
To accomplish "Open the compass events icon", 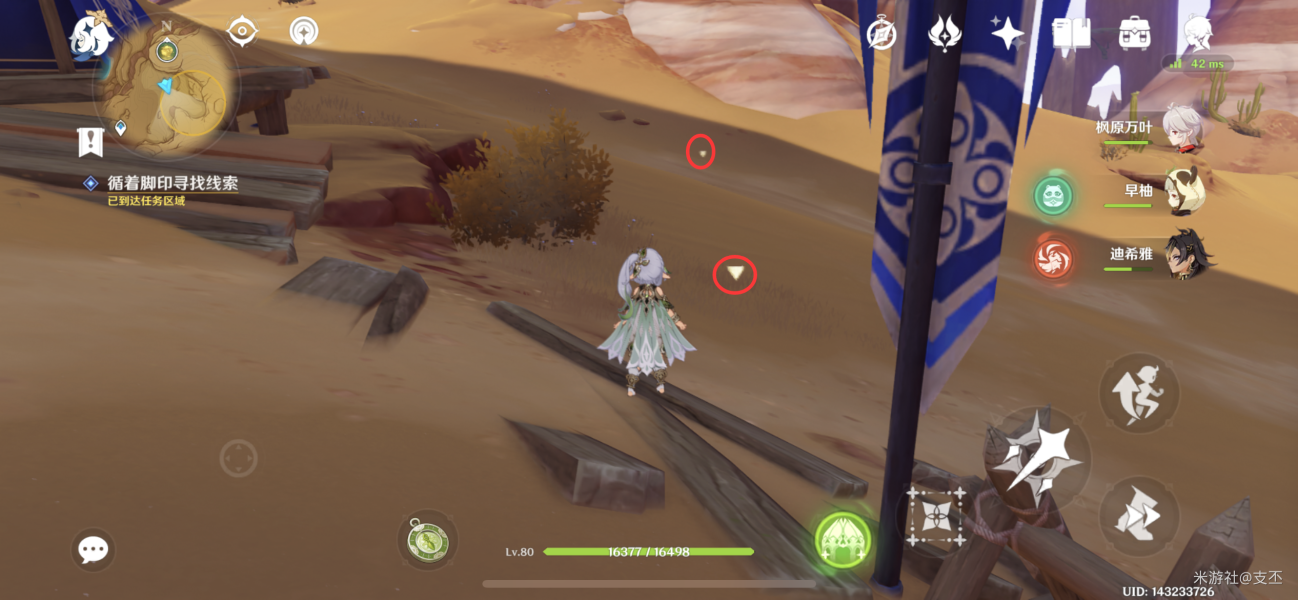I will pyautogui.click(x=881, y=34).
